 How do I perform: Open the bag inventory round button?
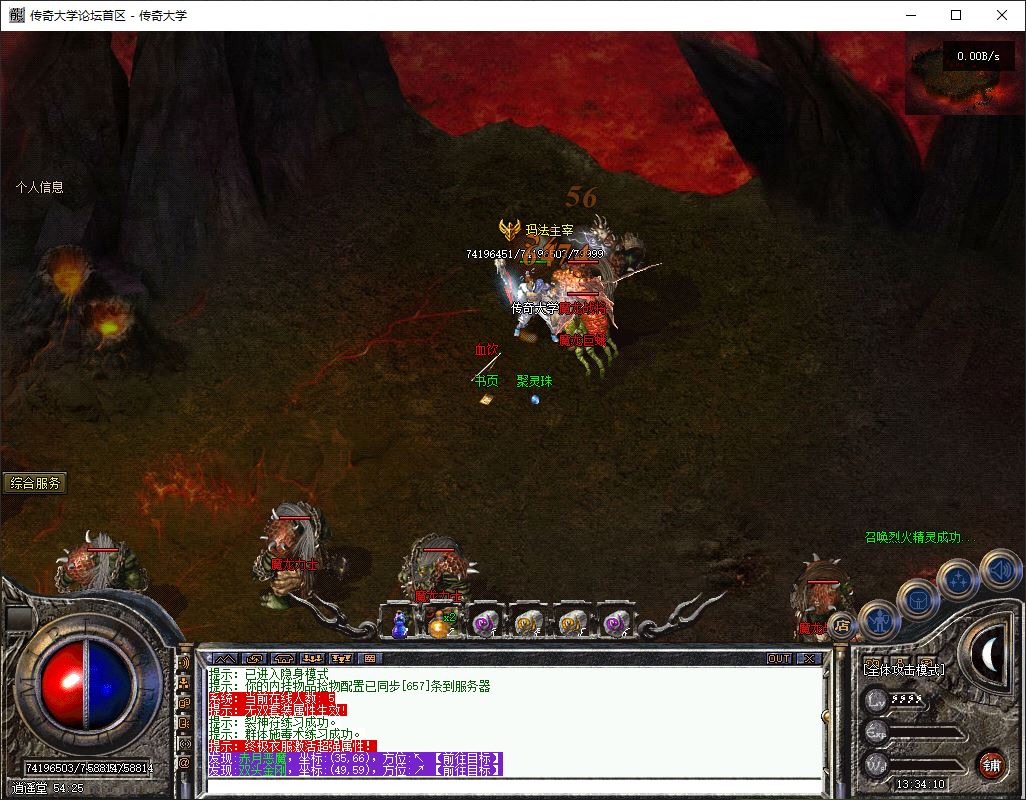[918, 599]
